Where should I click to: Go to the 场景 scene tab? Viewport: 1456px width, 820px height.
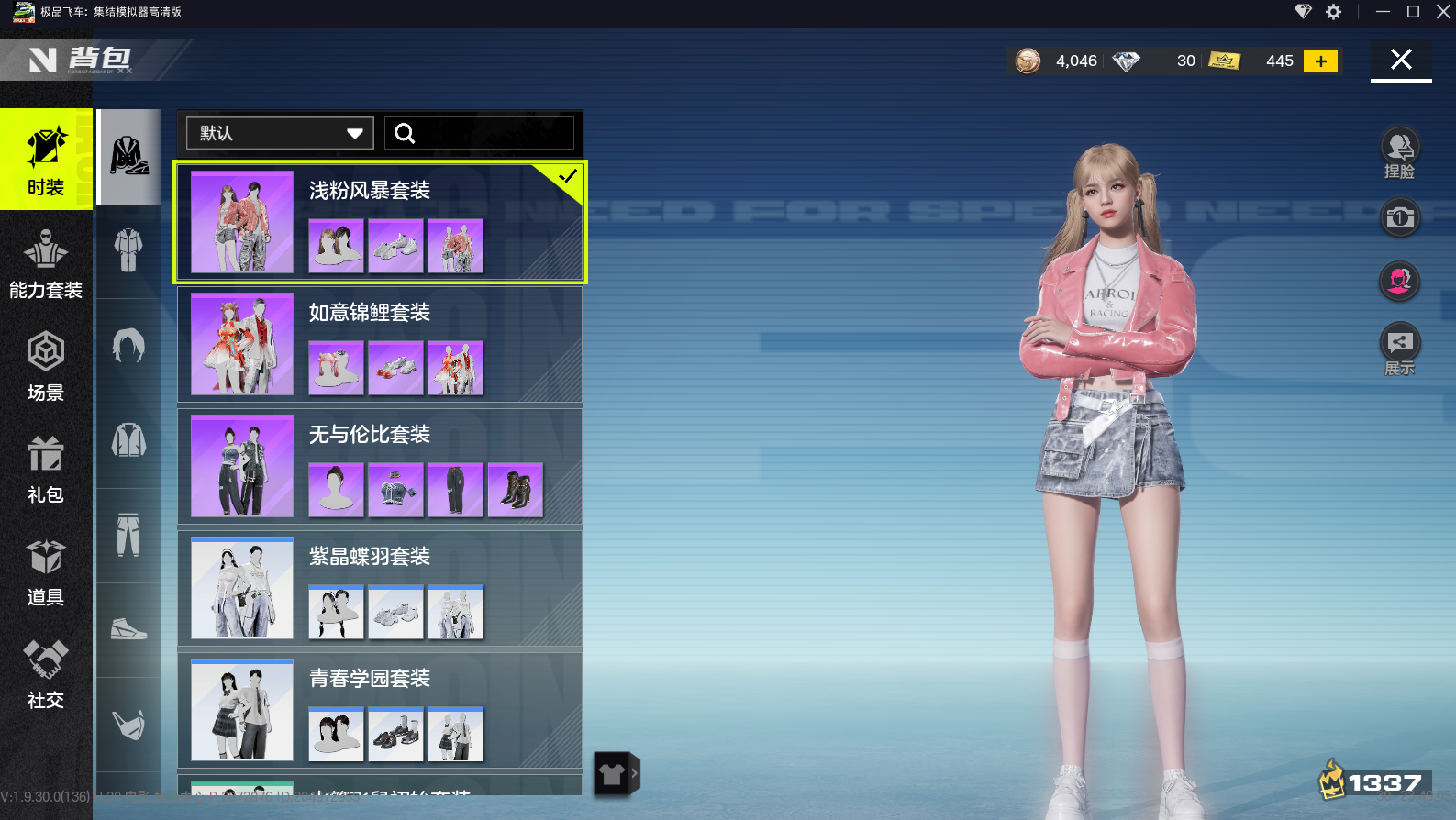(46, 366)
